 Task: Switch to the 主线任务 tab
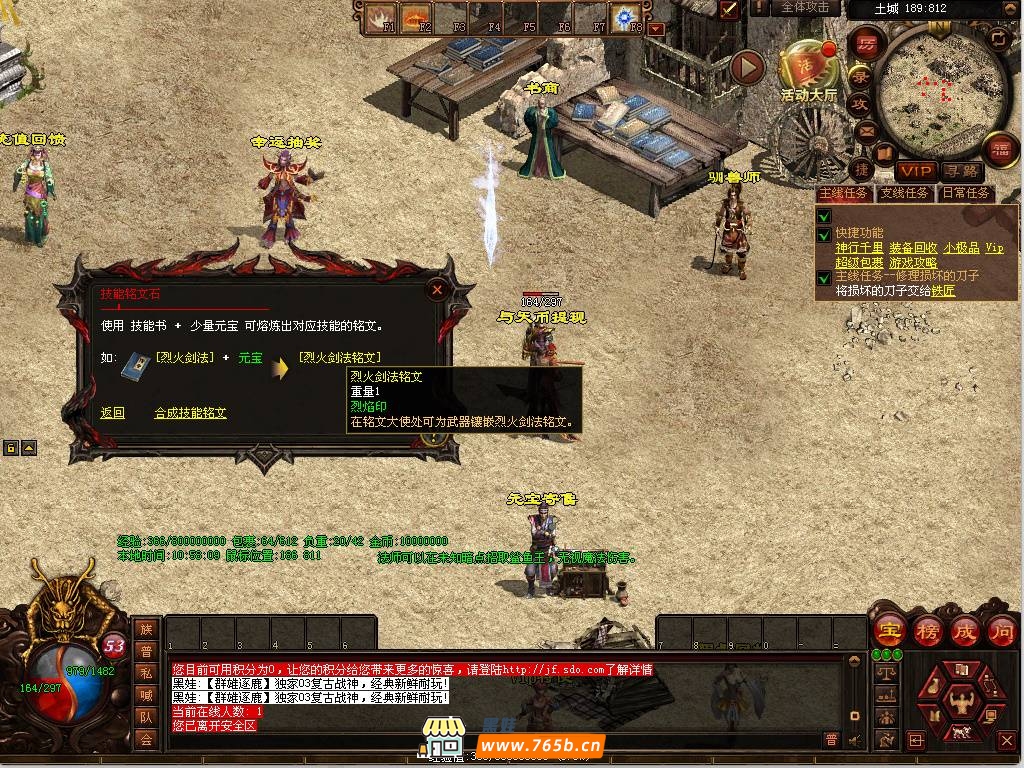tap(845, 193)
